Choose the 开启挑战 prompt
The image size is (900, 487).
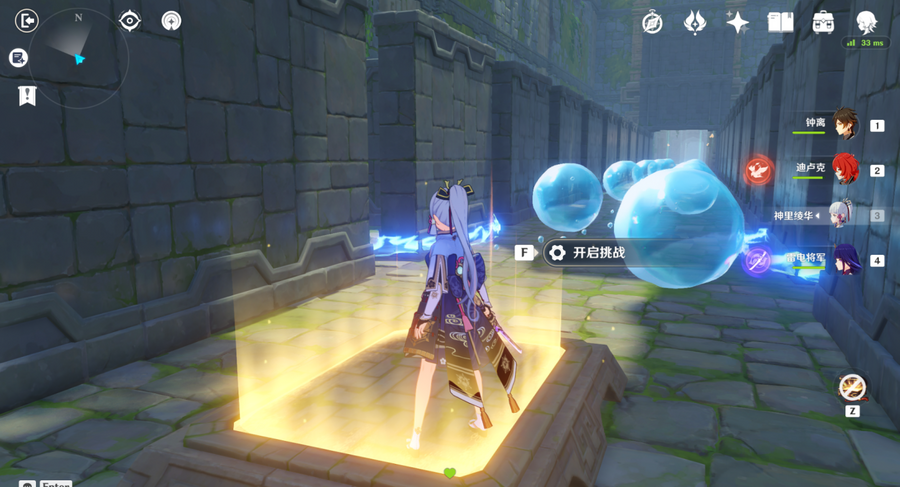(598, 253)
